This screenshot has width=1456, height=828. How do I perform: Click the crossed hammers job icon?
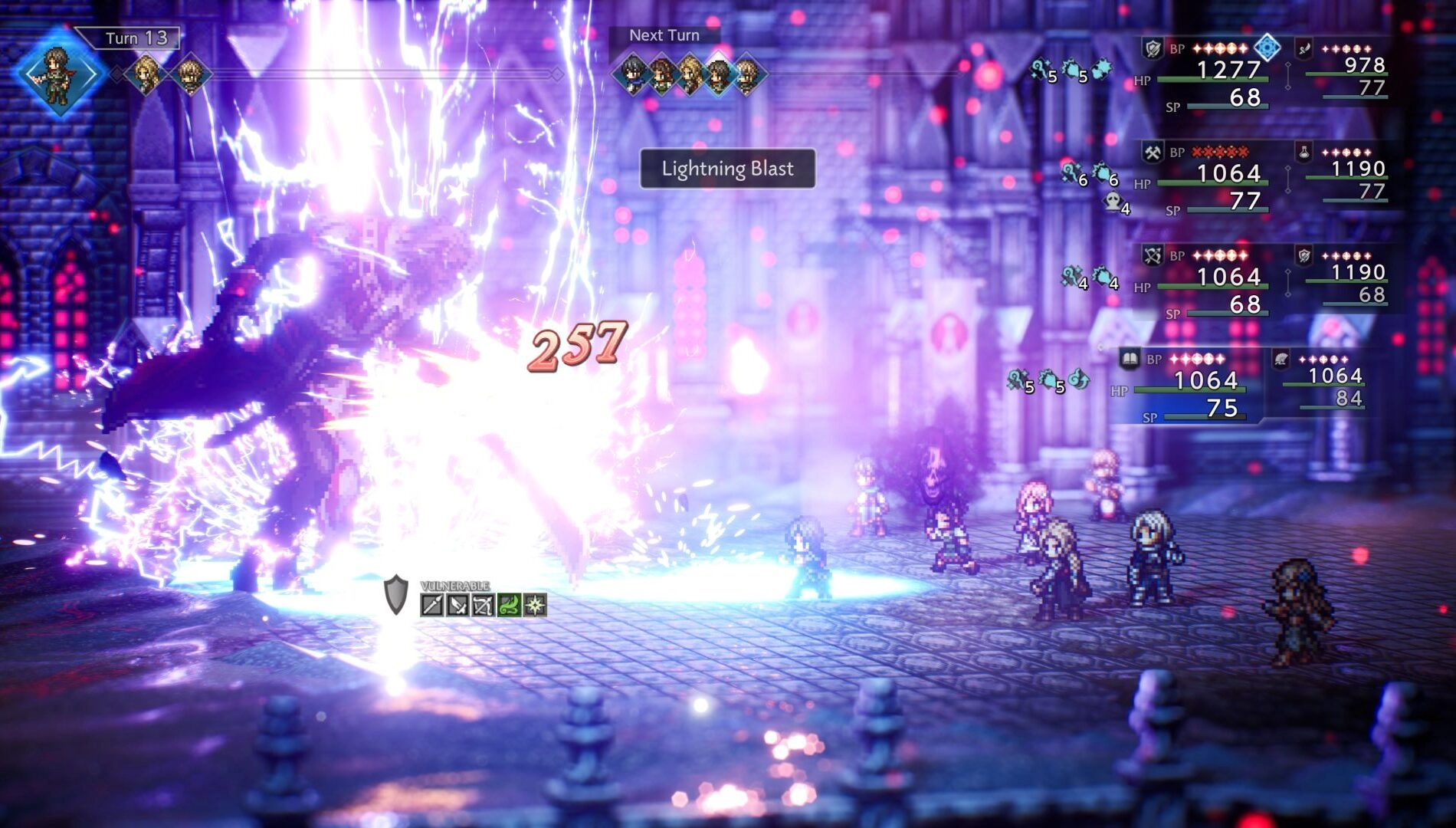click(x=1153, y=153)
